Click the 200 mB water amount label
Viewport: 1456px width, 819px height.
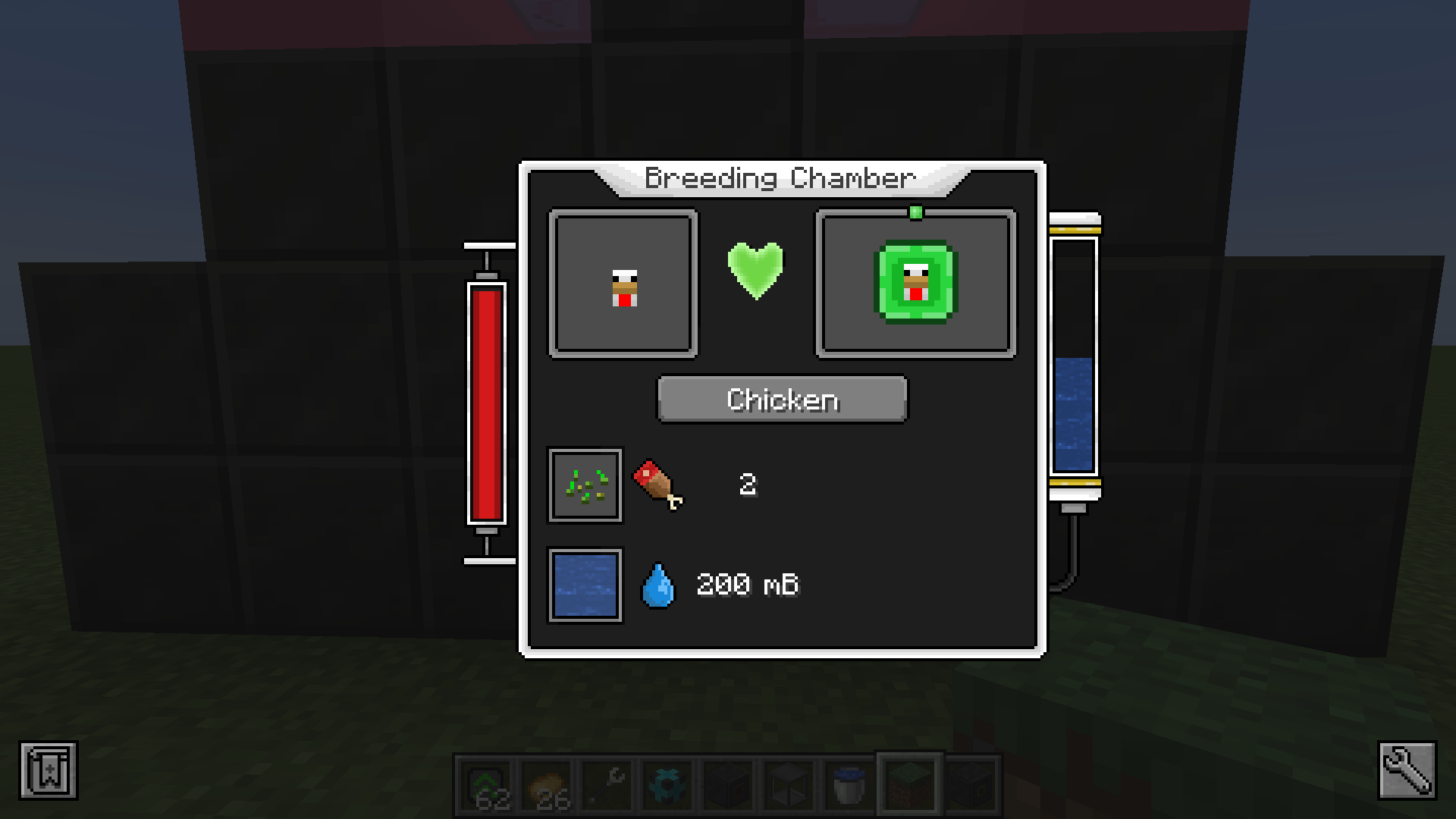[x=748, y=585]
